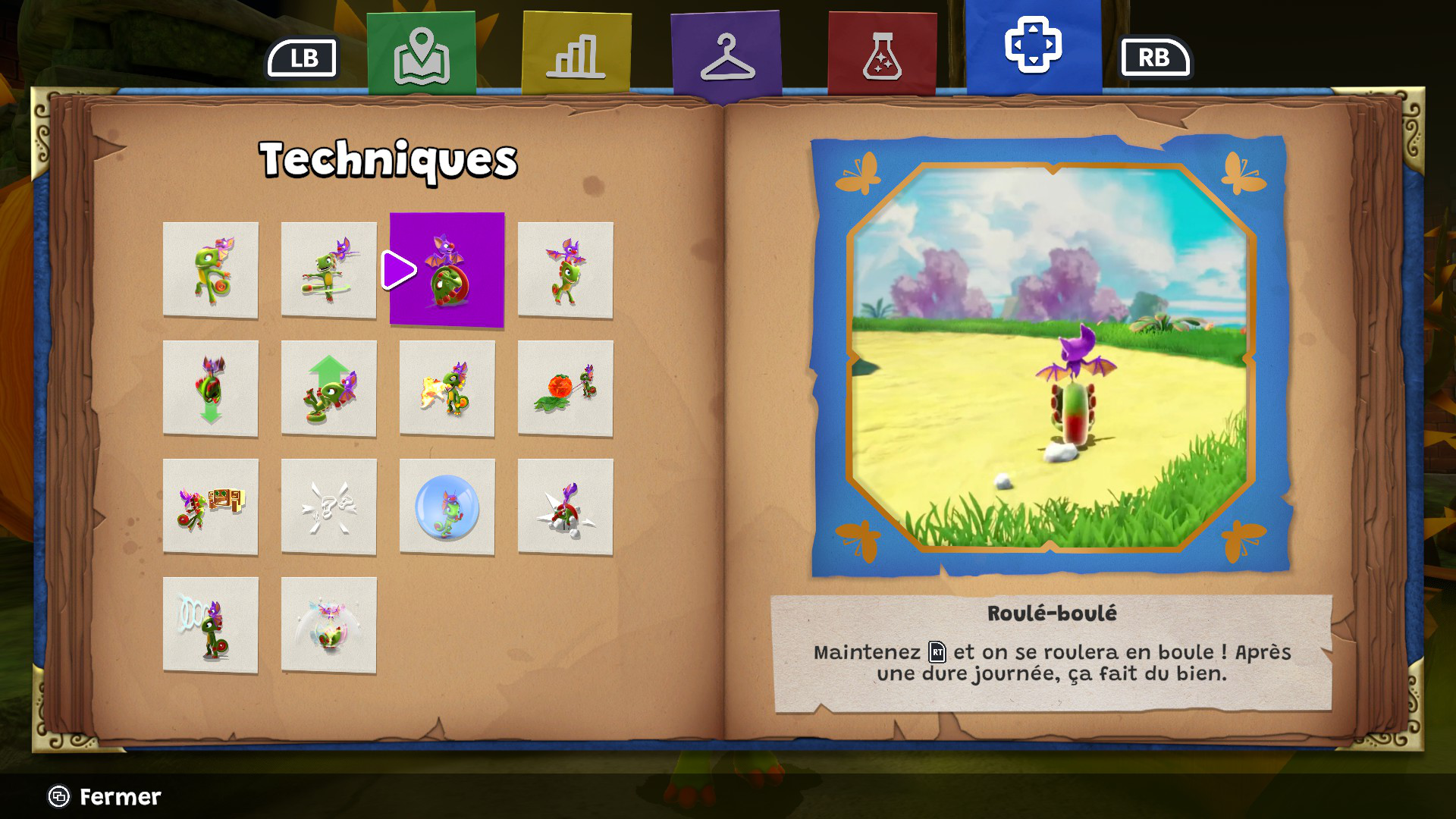Choose the green up-arrow high jump technique
This screenshot has height=819, width=1456.
pyautogui.click(x=328, y=388)
